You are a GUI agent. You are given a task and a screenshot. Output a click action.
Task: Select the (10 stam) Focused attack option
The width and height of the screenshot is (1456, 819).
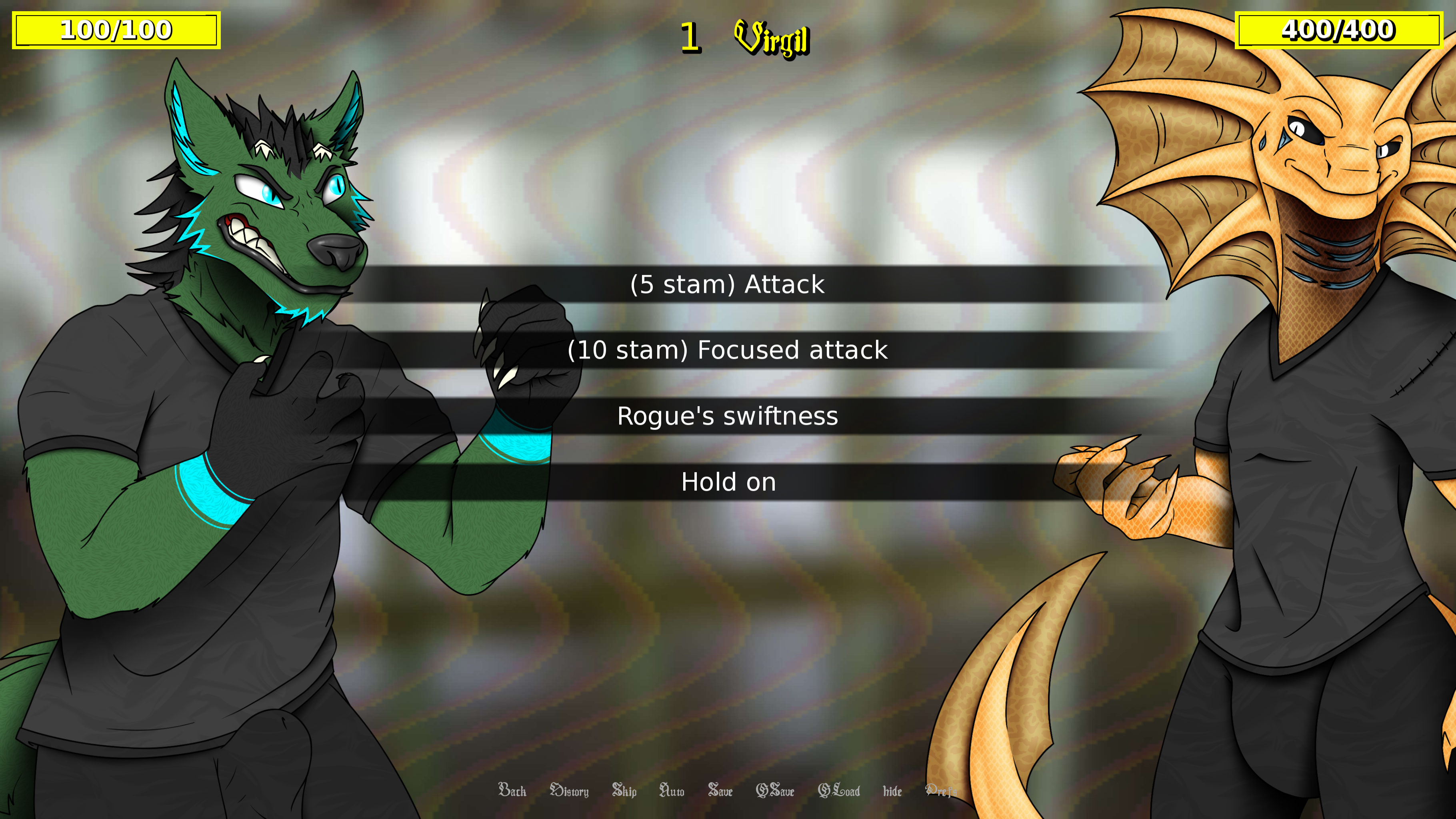pos(728,350)
